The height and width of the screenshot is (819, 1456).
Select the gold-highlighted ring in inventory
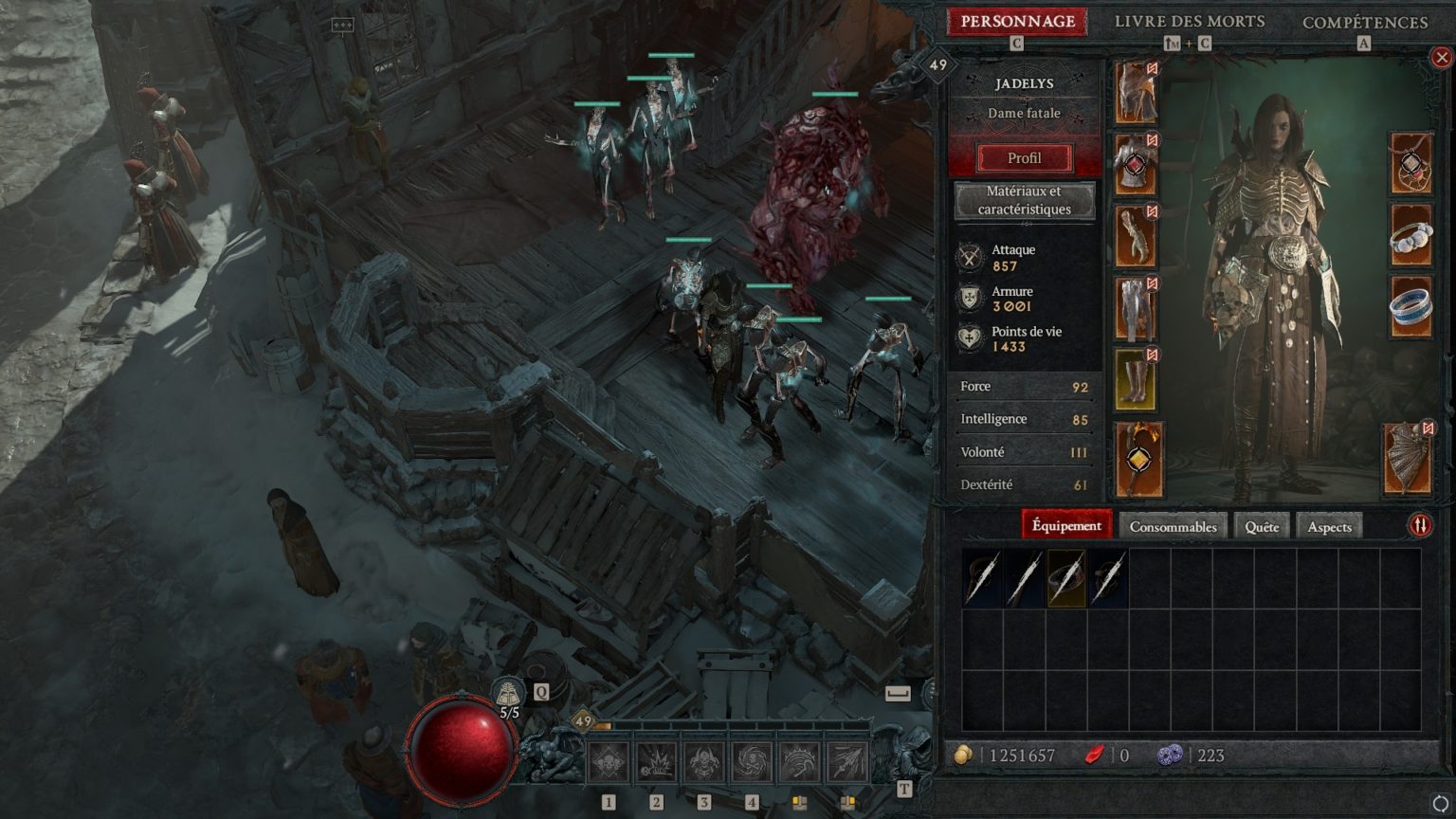click(x=1066, y=577)
